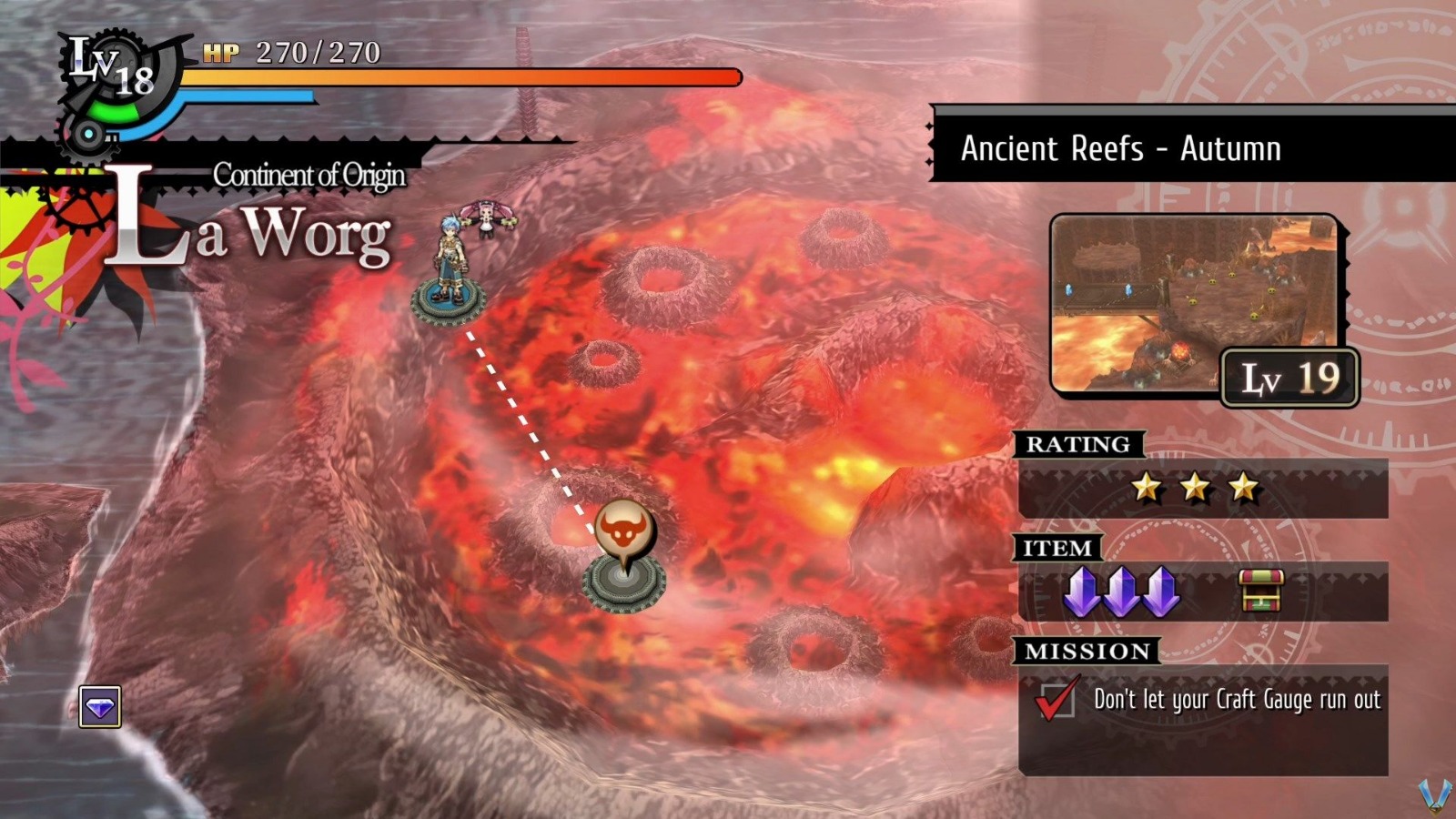The image size is (1456, 819).
Task: Select the 'Ancient Reefs - Autumn' title banner
Action: [x=1121, y=149]
